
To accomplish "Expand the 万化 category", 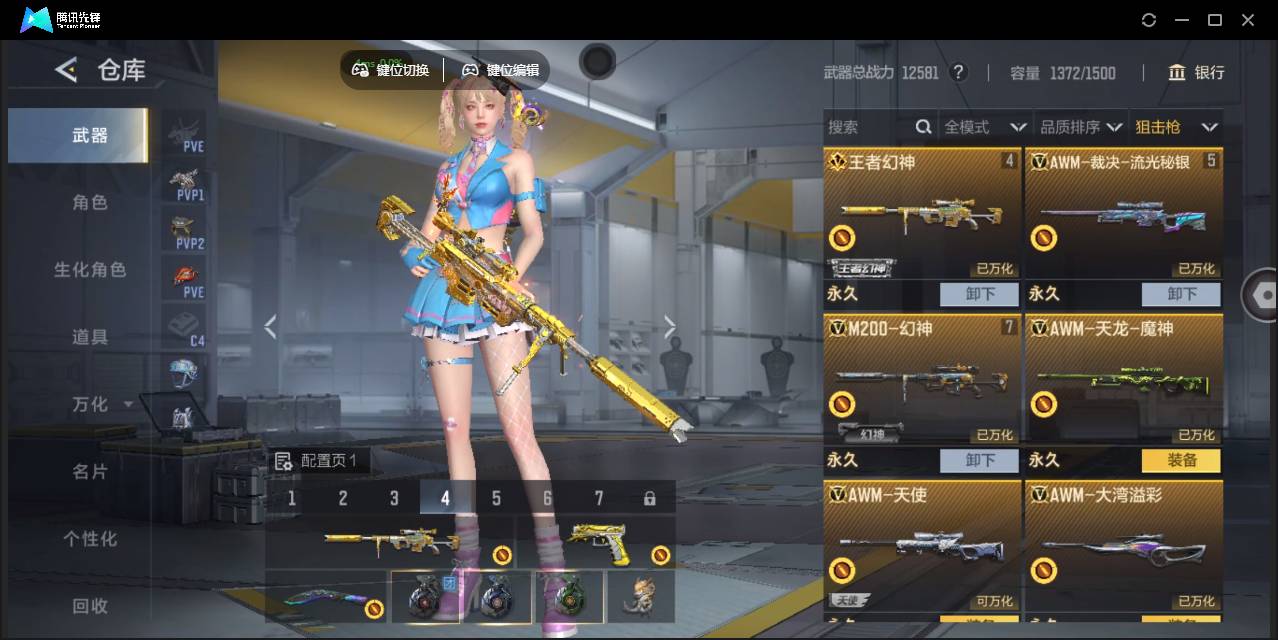I will [100, 404].
